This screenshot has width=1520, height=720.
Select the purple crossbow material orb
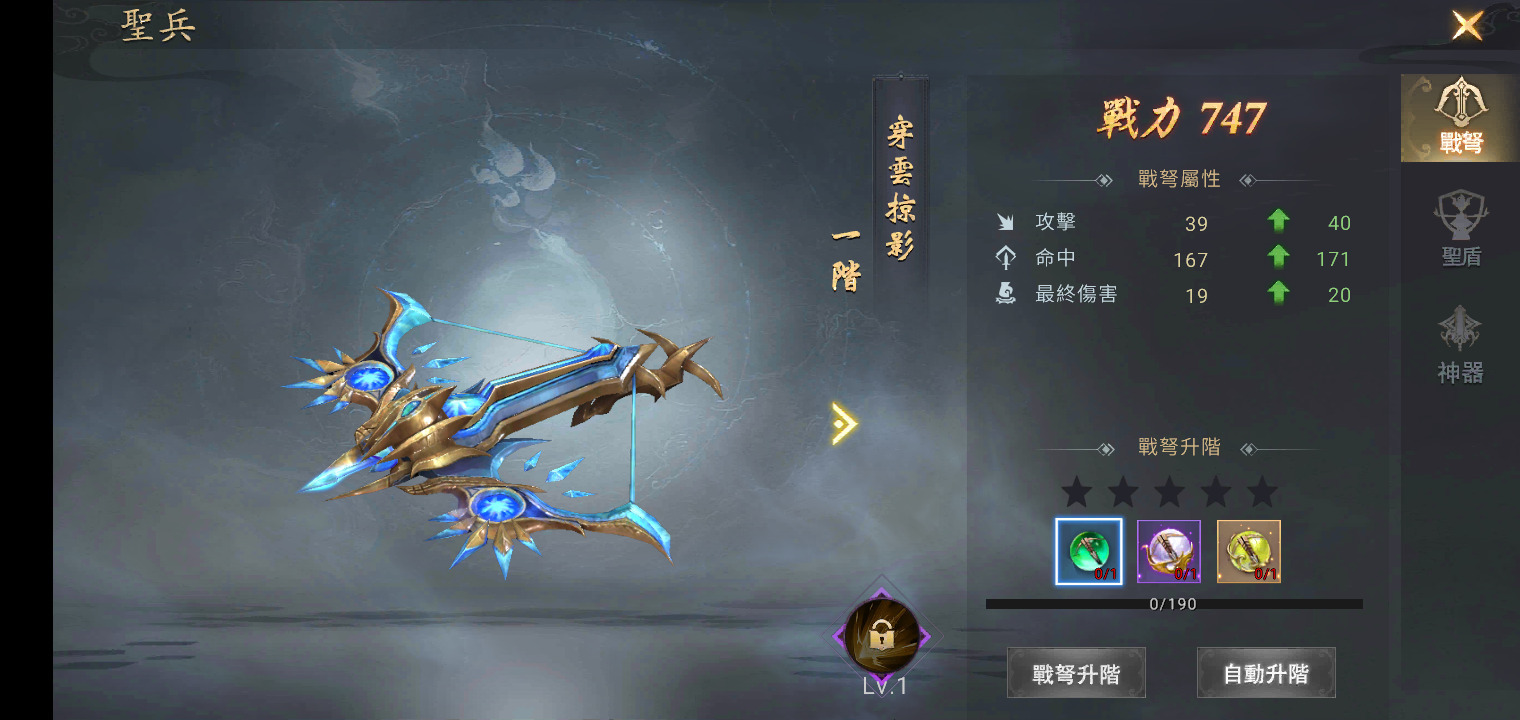click(x=1167, y=550)
